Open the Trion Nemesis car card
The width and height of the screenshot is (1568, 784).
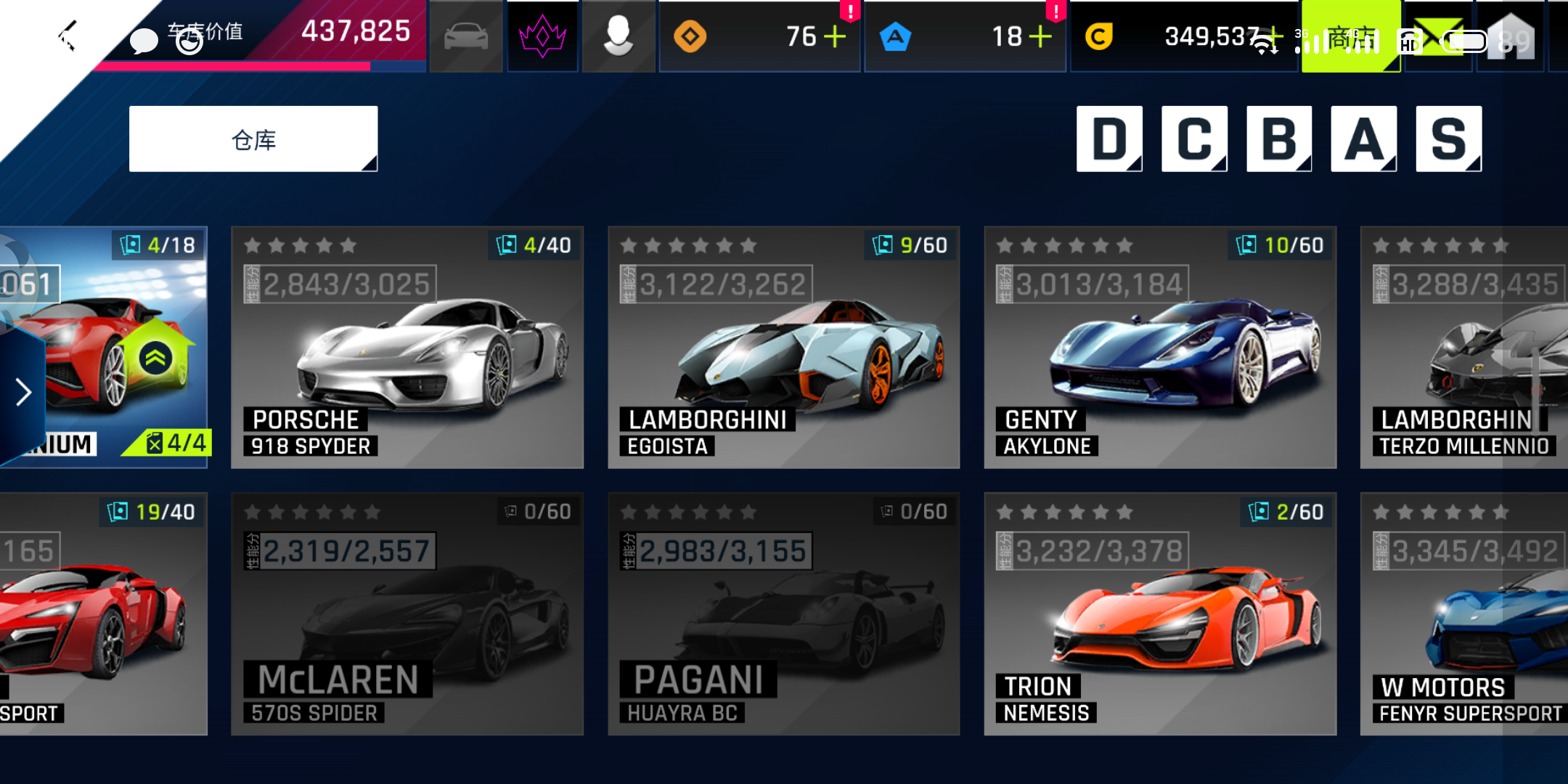(x=1159, y=614)
